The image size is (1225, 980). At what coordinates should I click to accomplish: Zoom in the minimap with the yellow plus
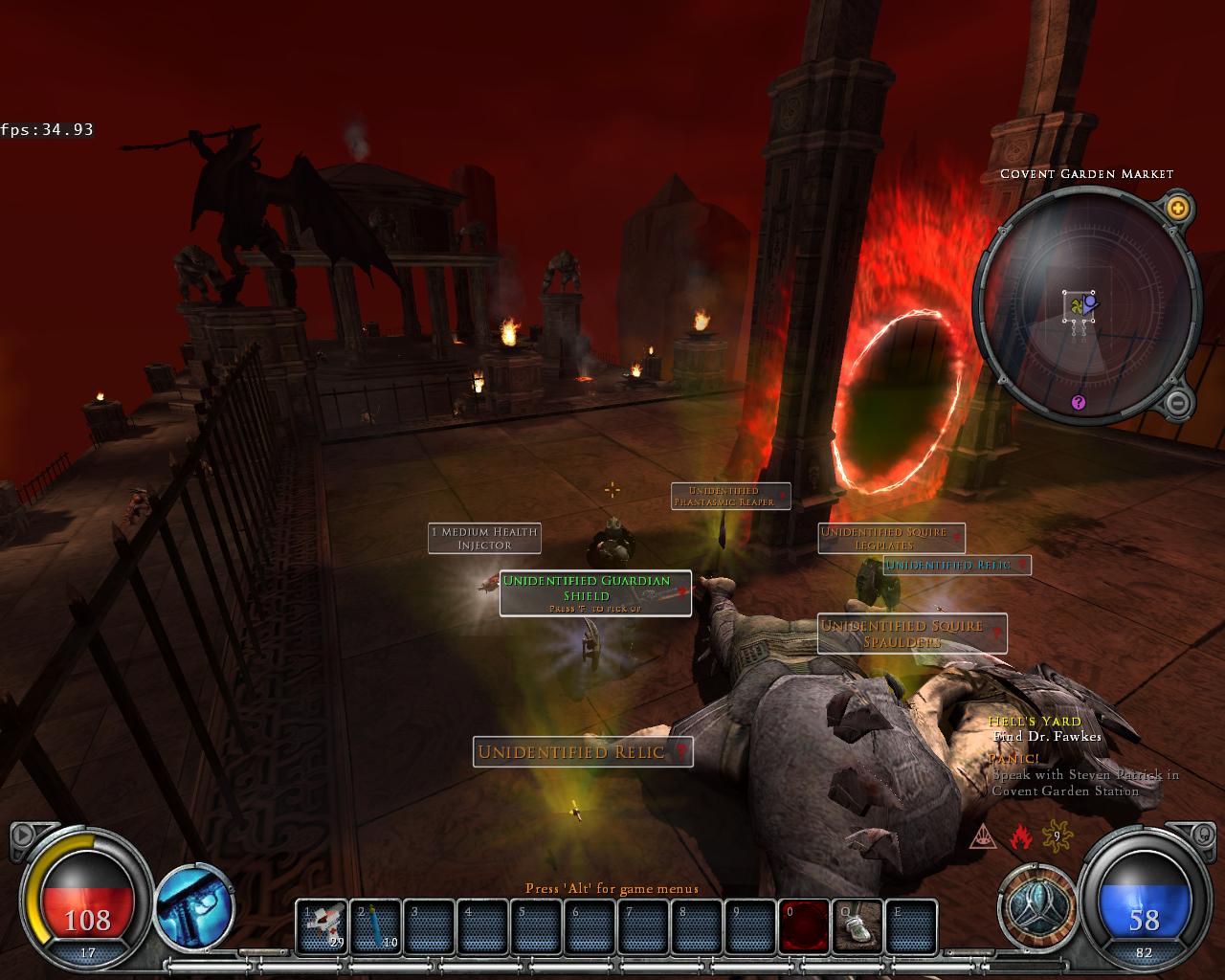(1178, 207)
